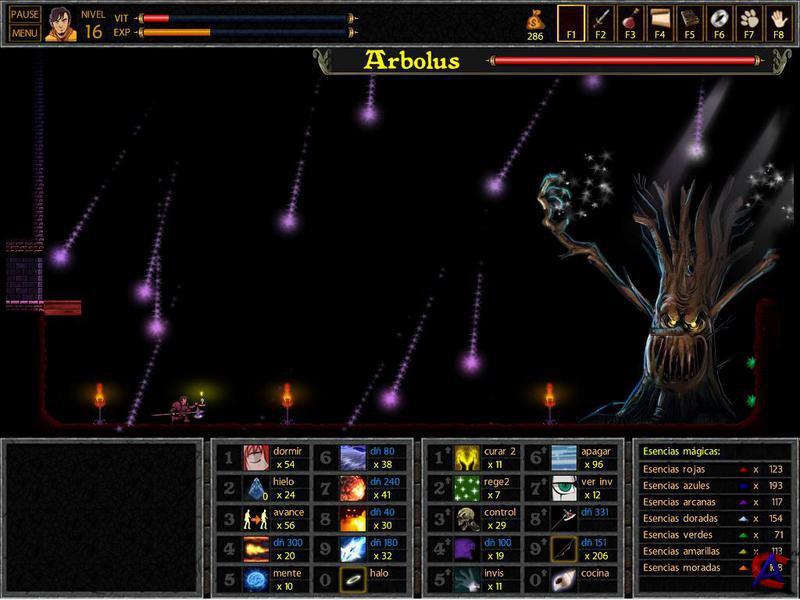
Task: Cast the curar 2 healing spell
Action: tap(467, 458)
